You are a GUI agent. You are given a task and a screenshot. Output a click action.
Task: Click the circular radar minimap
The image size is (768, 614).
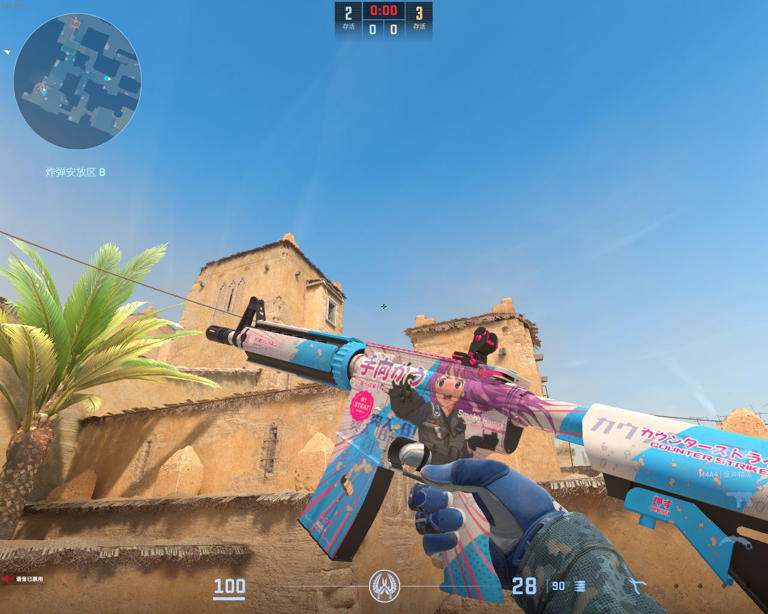point(77,82)
